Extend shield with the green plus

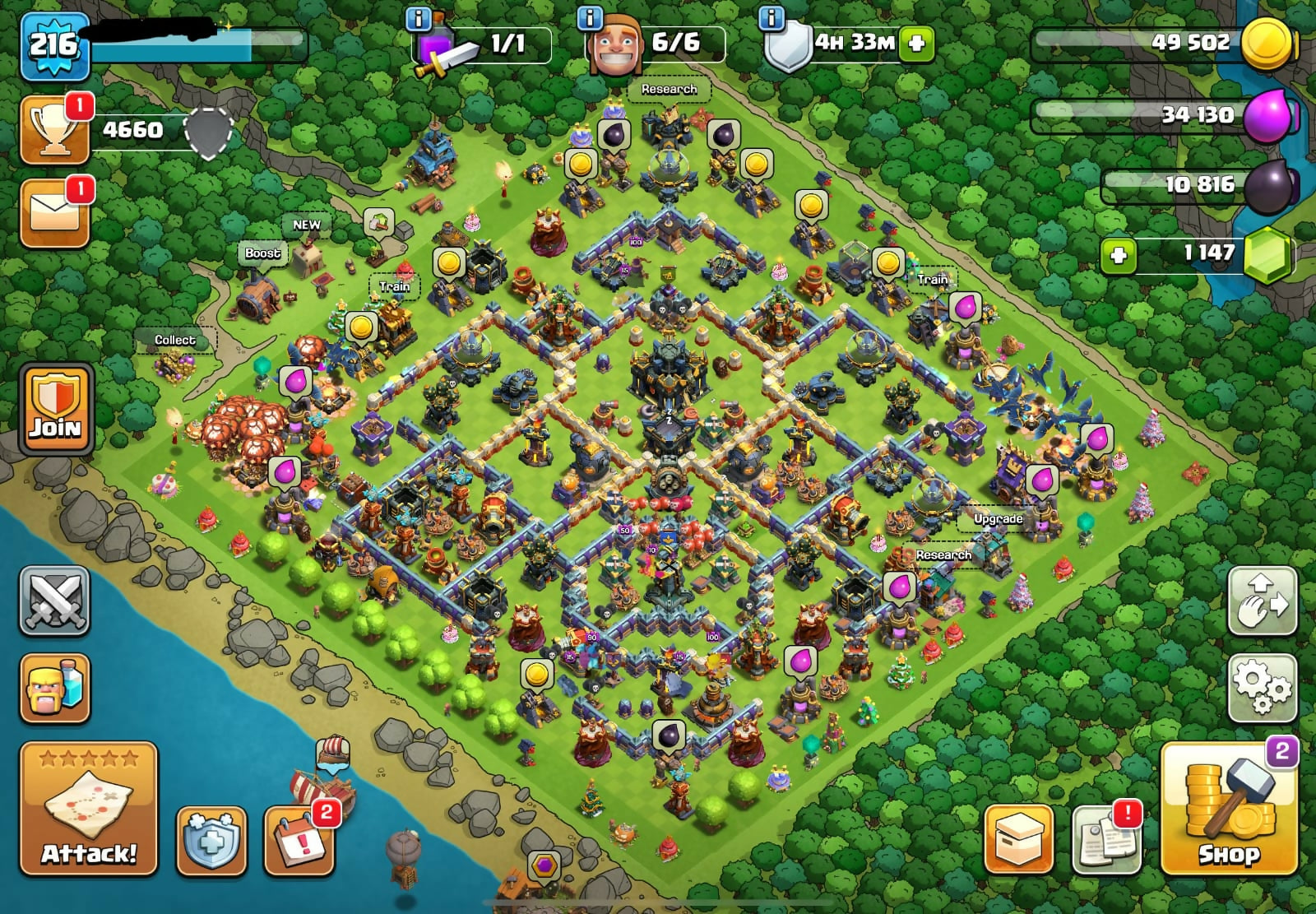point(917,43)
